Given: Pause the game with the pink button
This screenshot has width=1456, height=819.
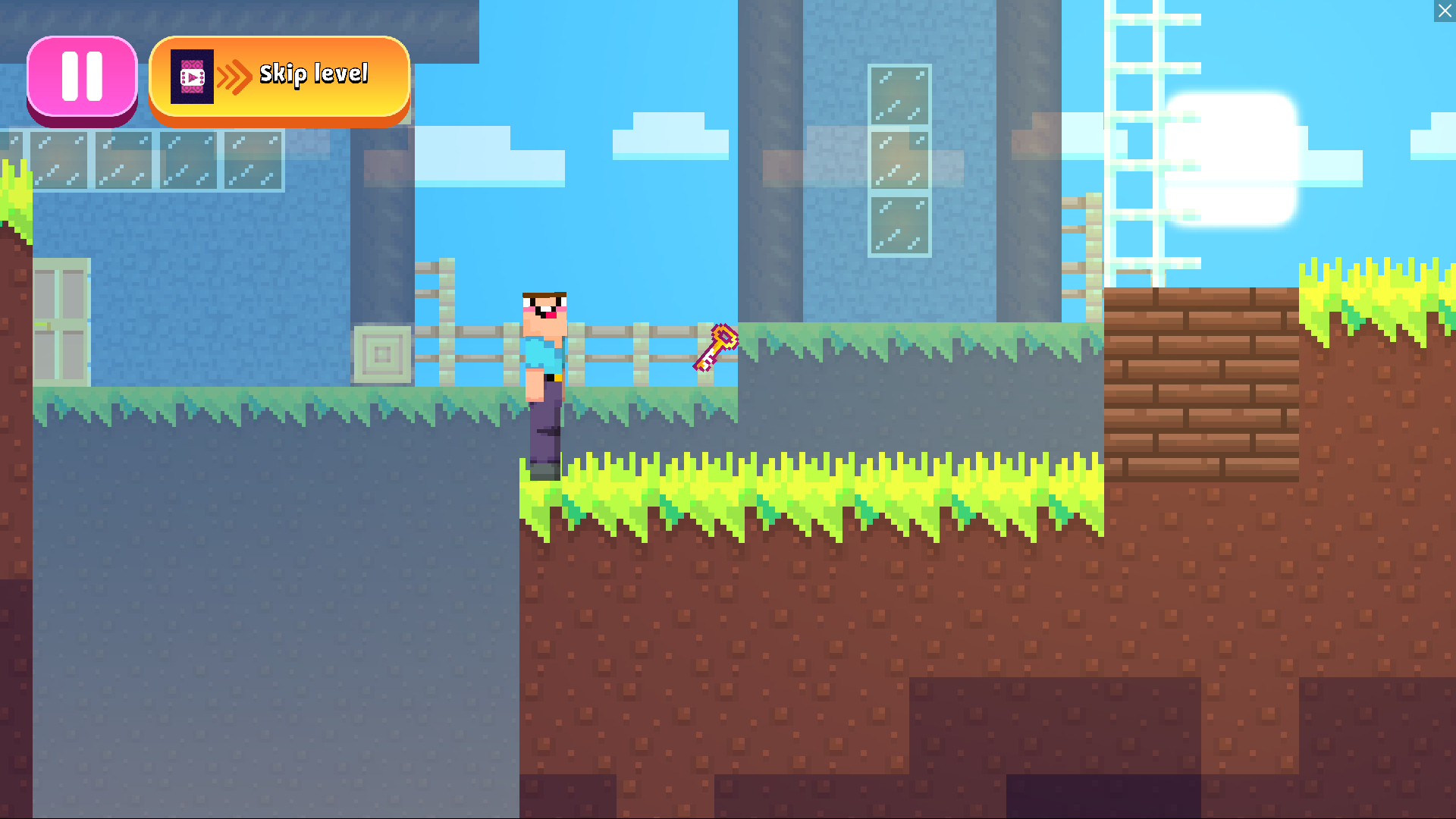Looking at the screenshot, I should pyautogui.click(x=82, y=77).
